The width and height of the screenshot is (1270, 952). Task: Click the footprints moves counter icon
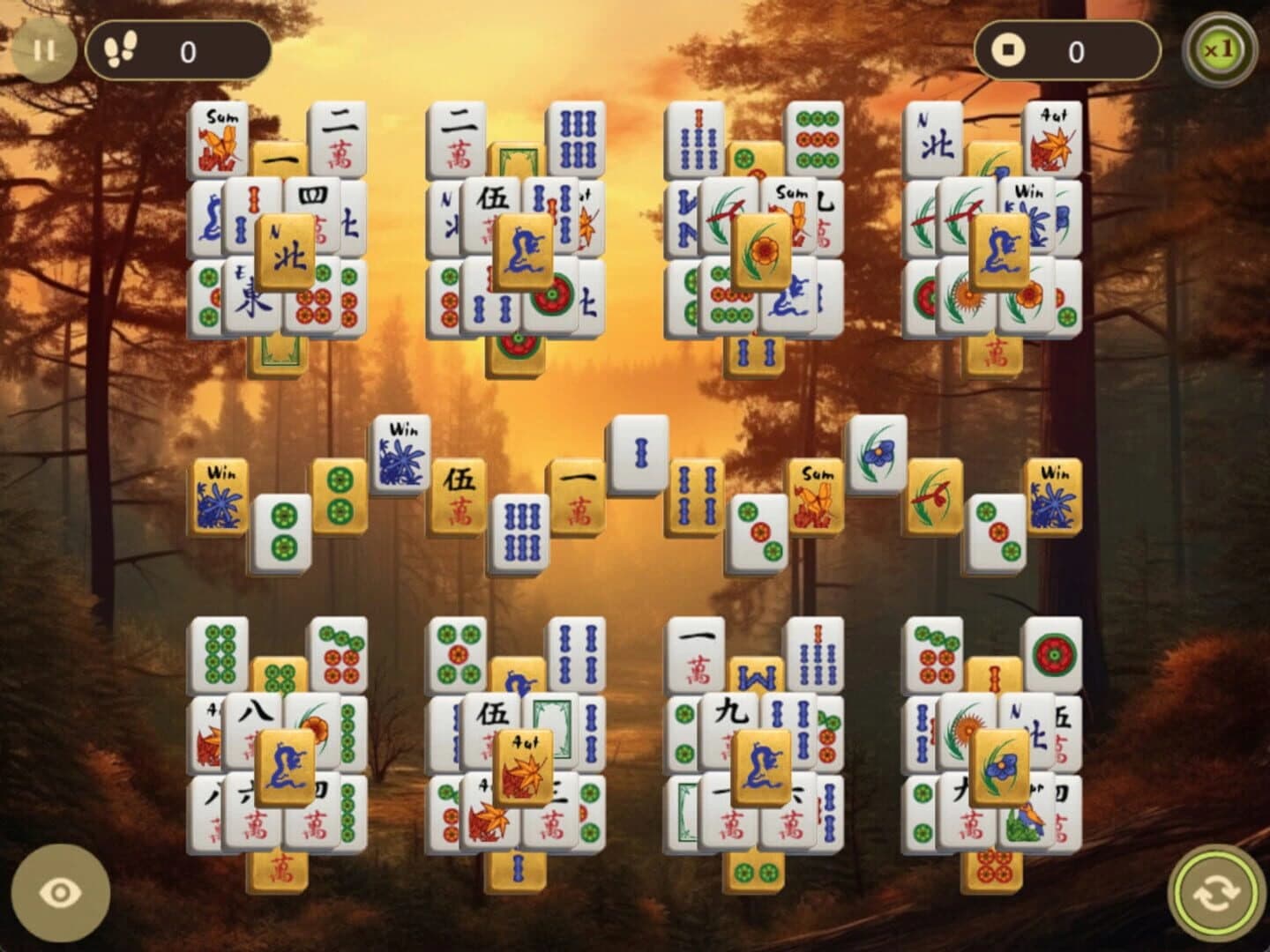120,49
